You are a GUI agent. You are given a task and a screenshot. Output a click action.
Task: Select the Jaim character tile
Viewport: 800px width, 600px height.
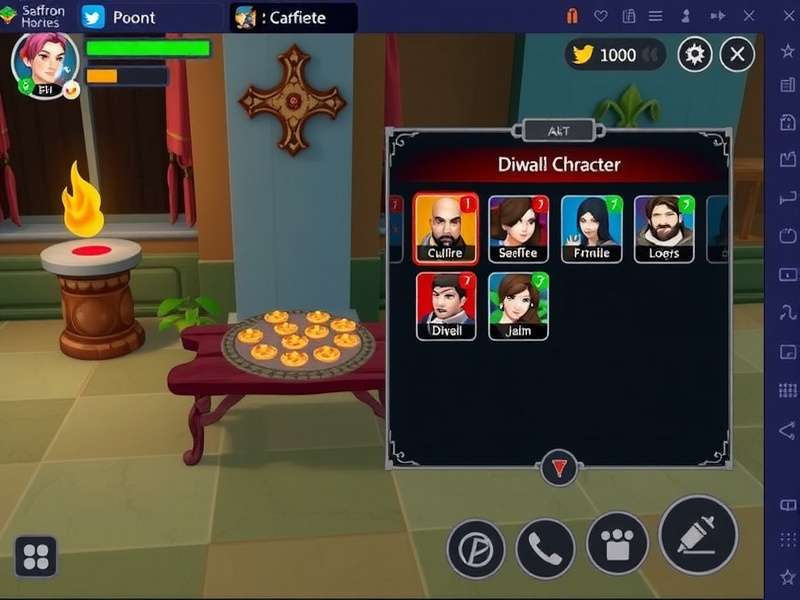click(518, 305)
